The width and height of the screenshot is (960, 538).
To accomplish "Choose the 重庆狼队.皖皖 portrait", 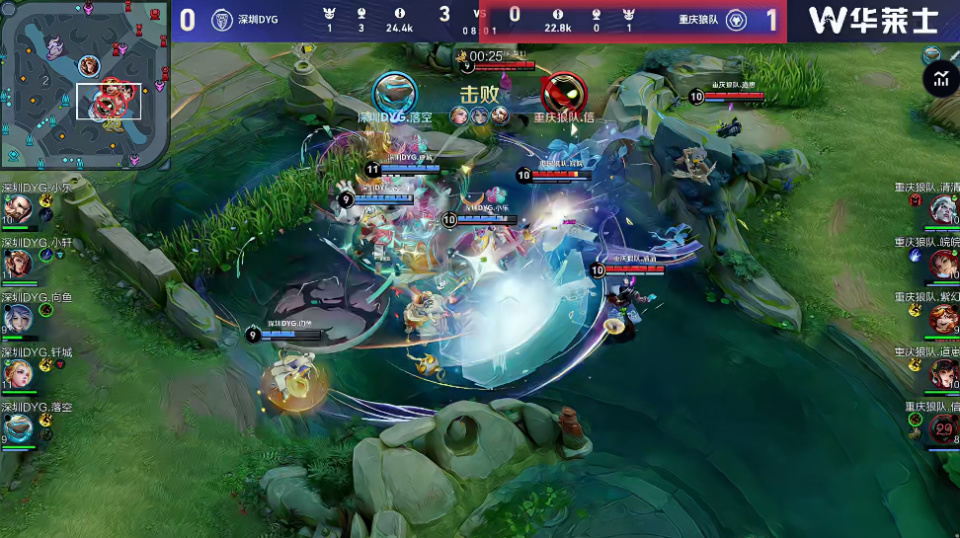I will coord(942,264).
